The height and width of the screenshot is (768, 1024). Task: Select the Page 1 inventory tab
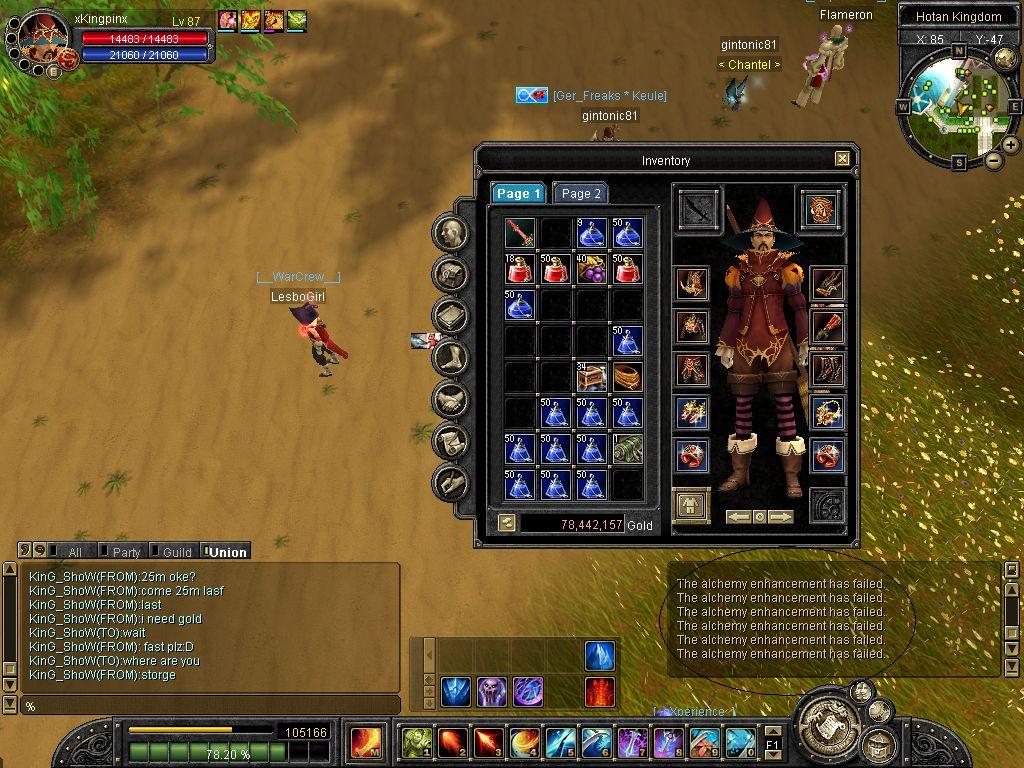pos(518,193)
